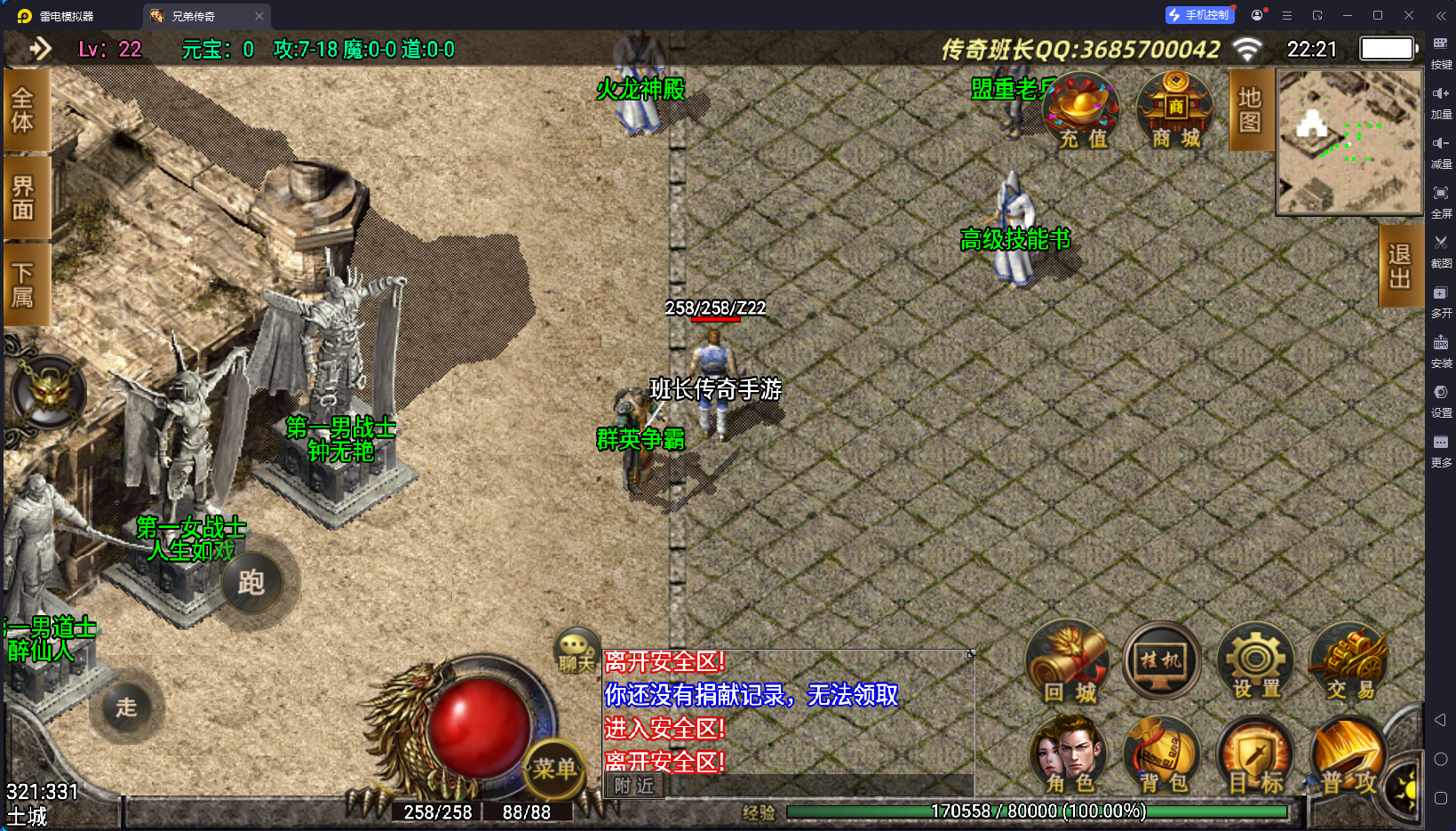The width and height of the screenshot is (1456, 831).
Task: Open the 聊天 chat bubble
Action: click(576, 651)
